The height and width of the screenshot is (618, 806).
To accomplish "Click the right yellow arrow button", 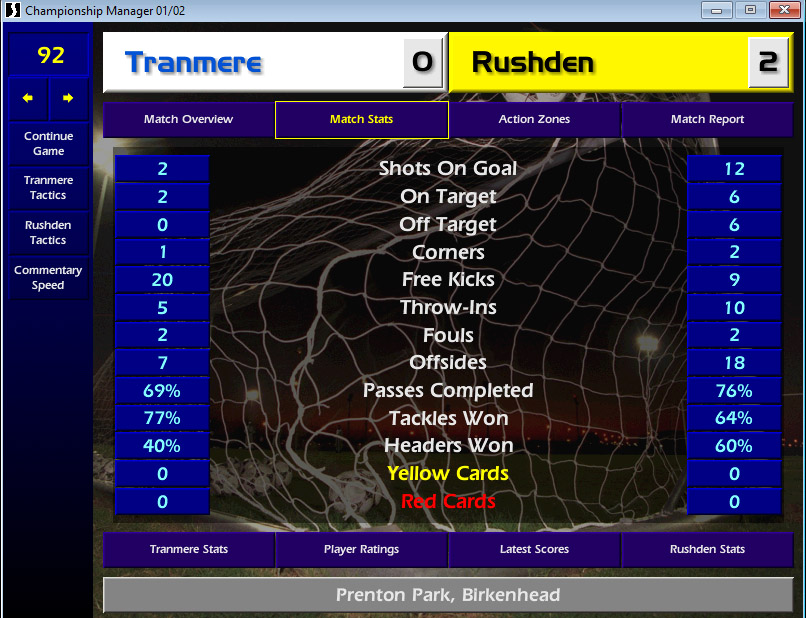I will 68,98.
